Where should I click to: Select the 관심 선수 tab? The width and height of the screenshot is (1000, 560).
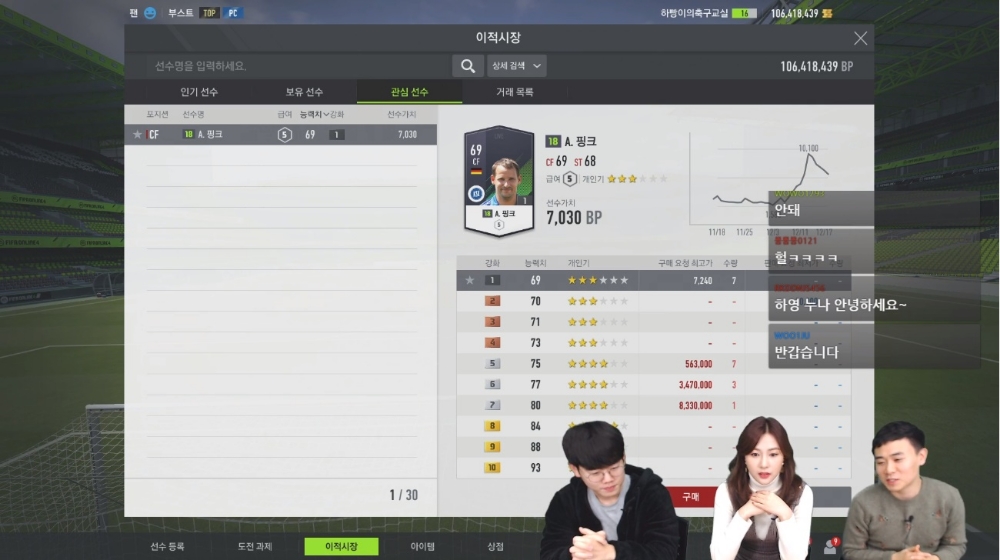[x=409, y=92]
